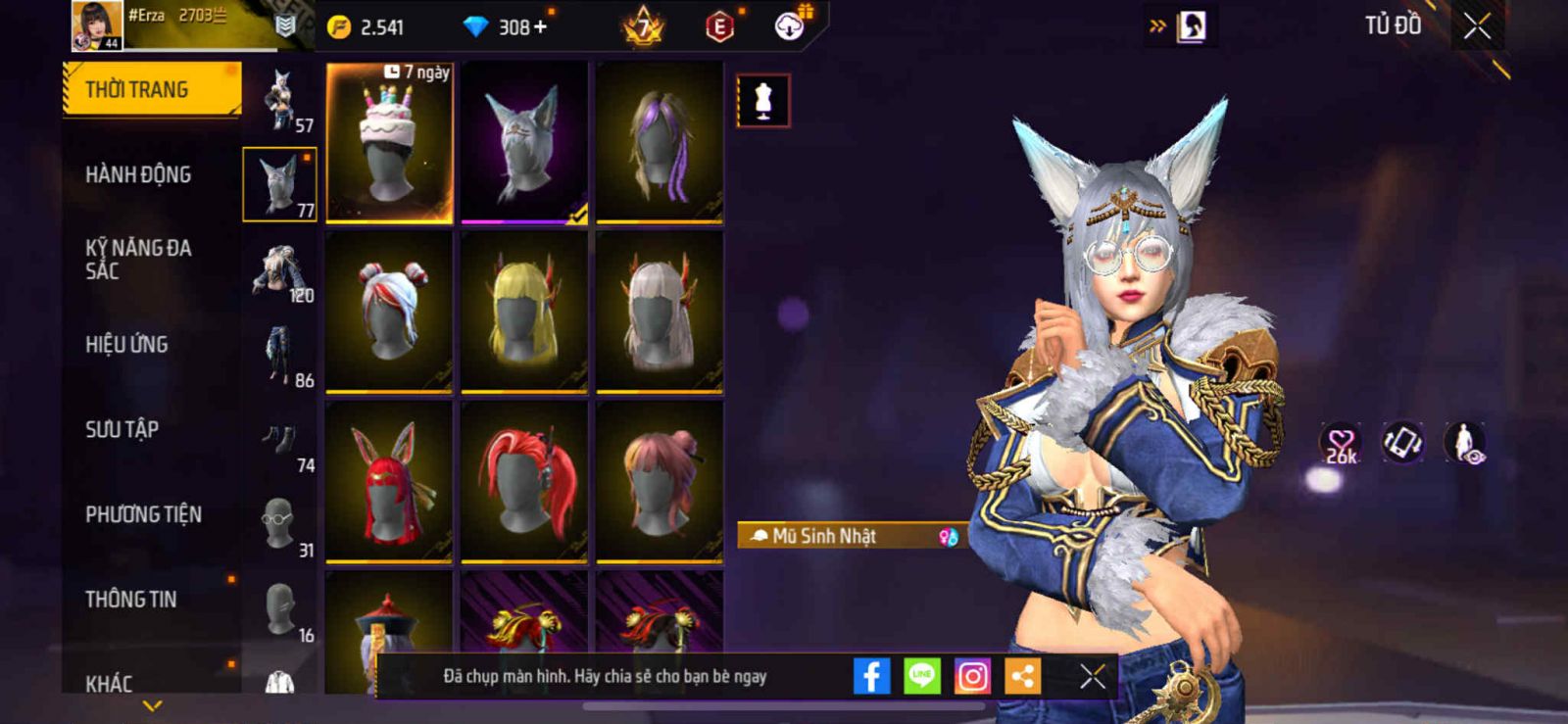Image resolution: width=1568 pixels, height=724 pixels.
Task: Go to the SƯU TẬP tab
Action: coord(122,429)
